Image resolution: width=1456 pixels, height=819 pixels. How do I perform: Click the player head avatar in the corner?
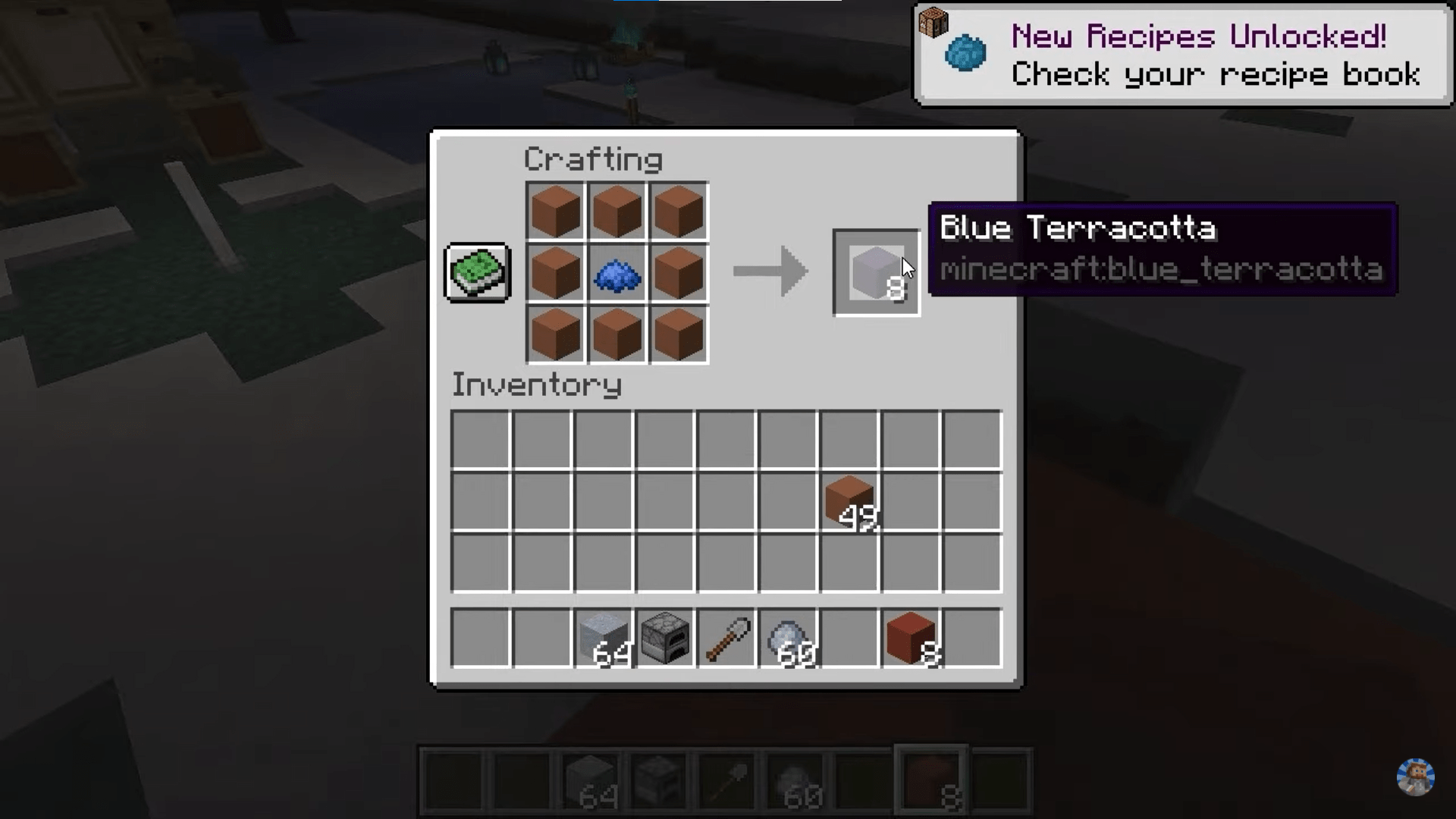(x=1415, y=775)
